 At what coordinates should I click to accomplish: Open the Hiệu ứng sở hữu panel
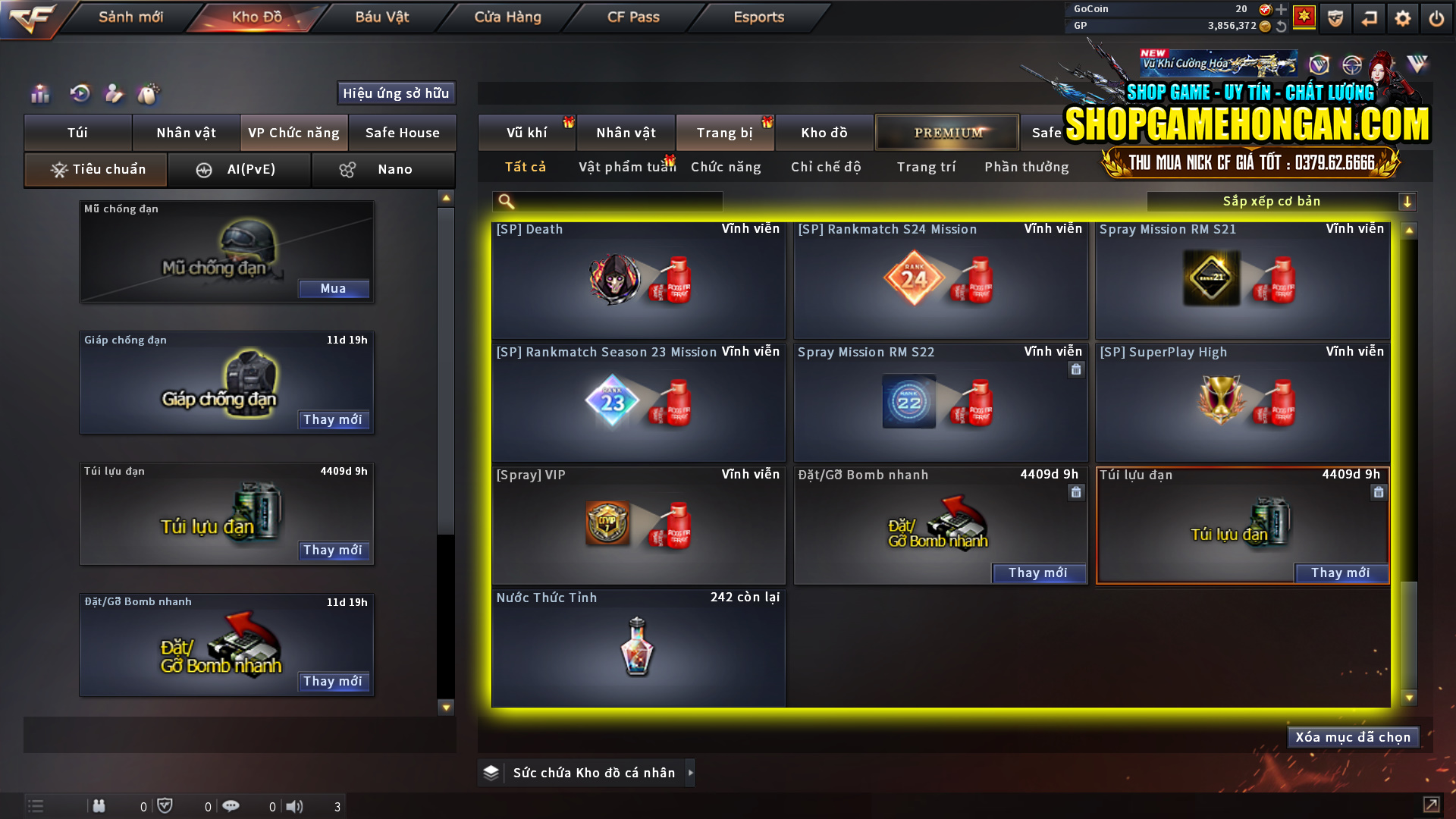point(395,93)
